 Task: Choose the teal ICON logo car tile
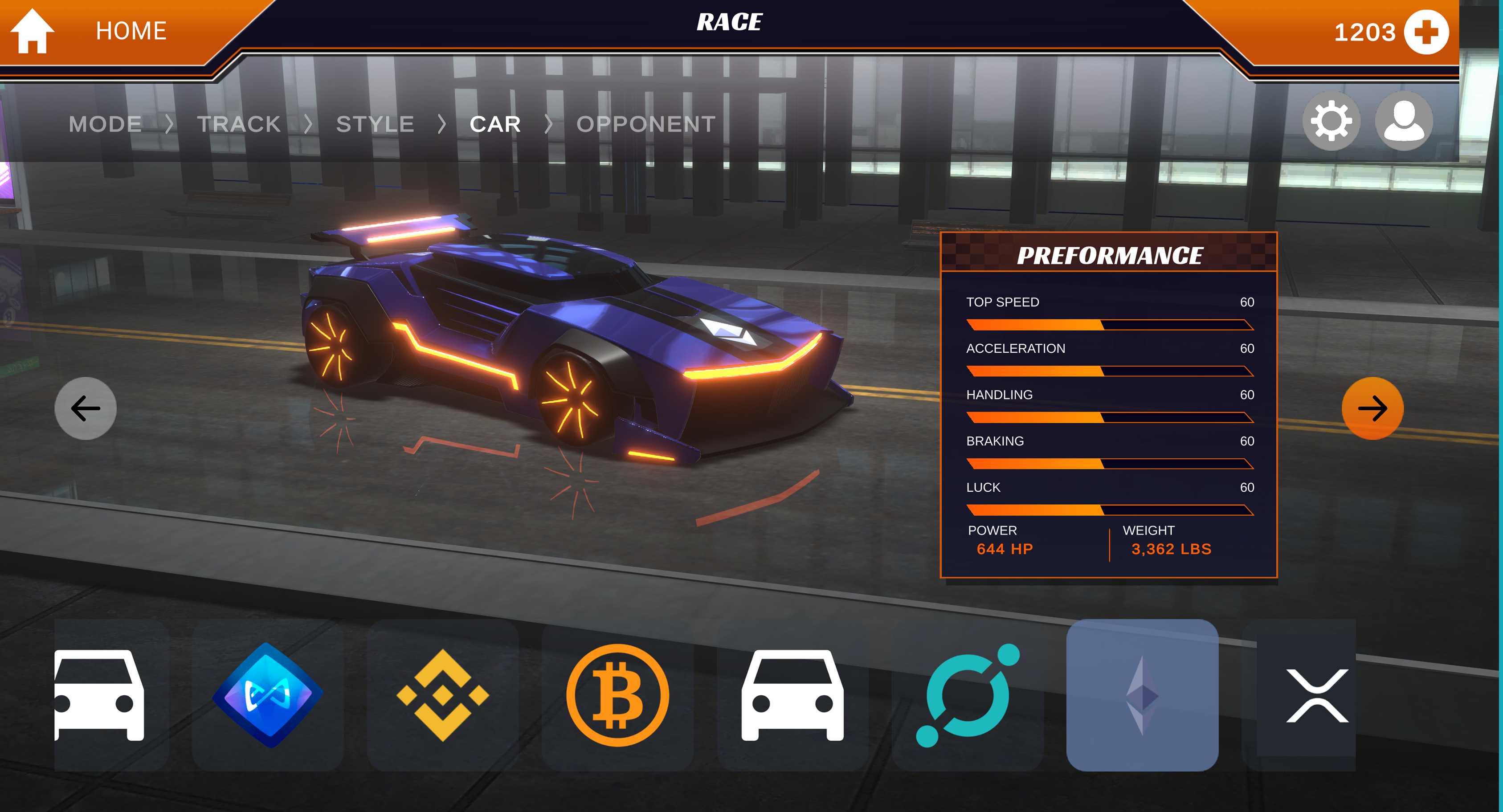click(x=968, y=695)
